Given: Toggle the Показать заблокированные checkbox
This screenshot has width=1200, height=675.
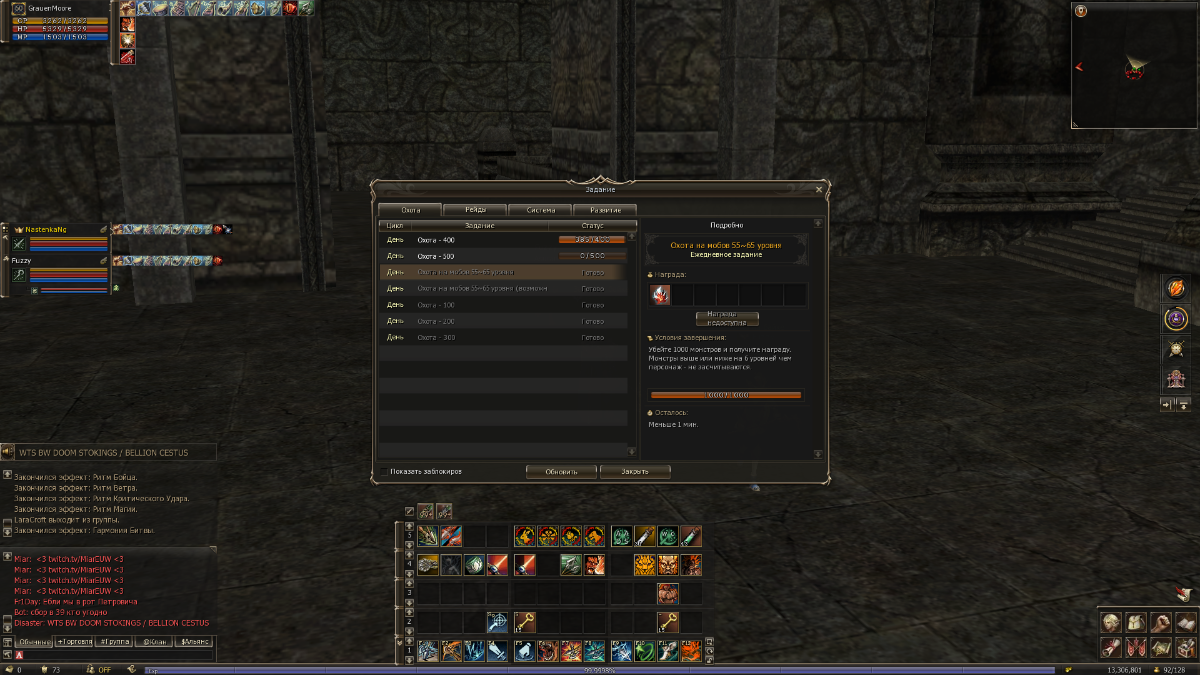Looking at the screenshot, I should click(386, 471).
